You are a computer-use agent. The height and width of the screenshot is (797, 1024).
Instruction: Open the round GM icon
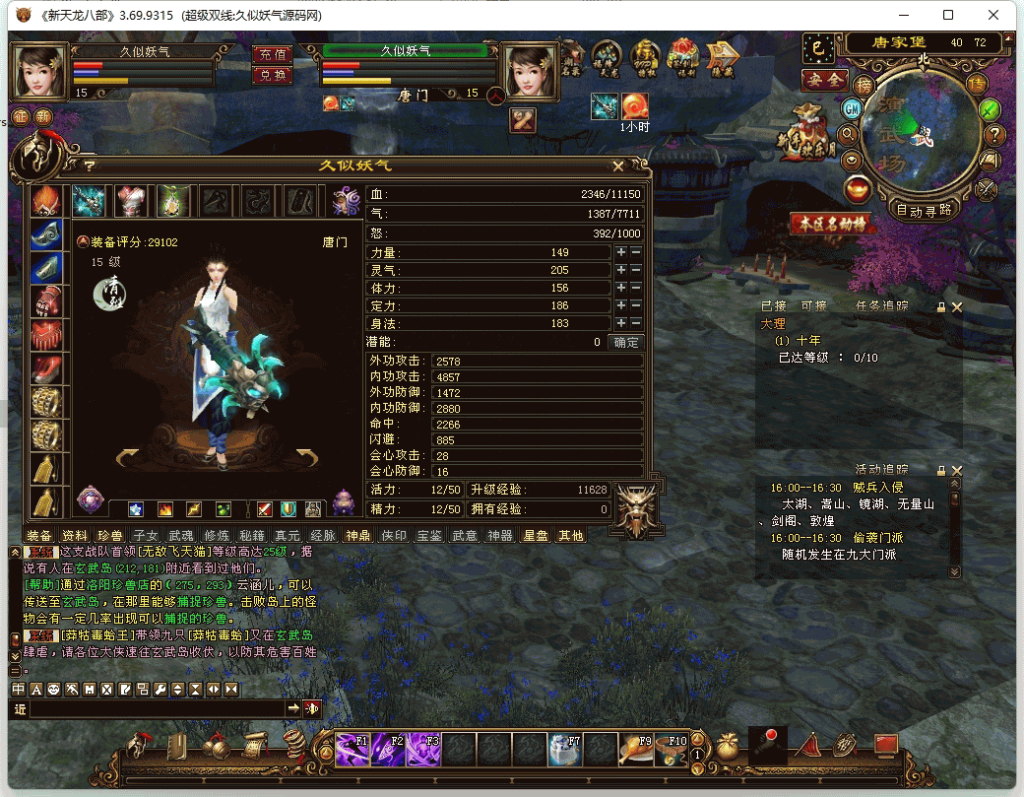tap(852, 108)
